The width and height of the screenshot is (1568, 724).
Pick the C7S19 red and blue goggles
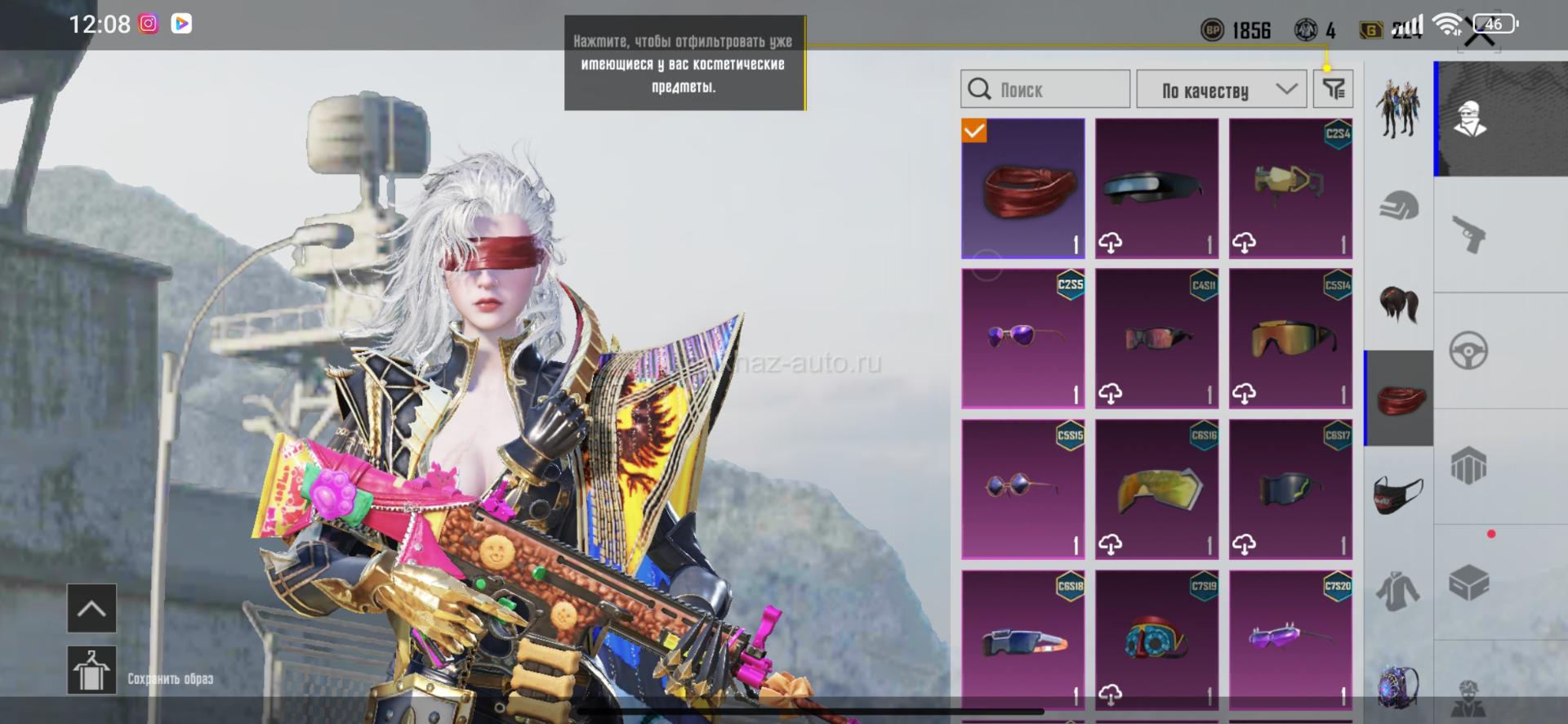pos(1156,639)
